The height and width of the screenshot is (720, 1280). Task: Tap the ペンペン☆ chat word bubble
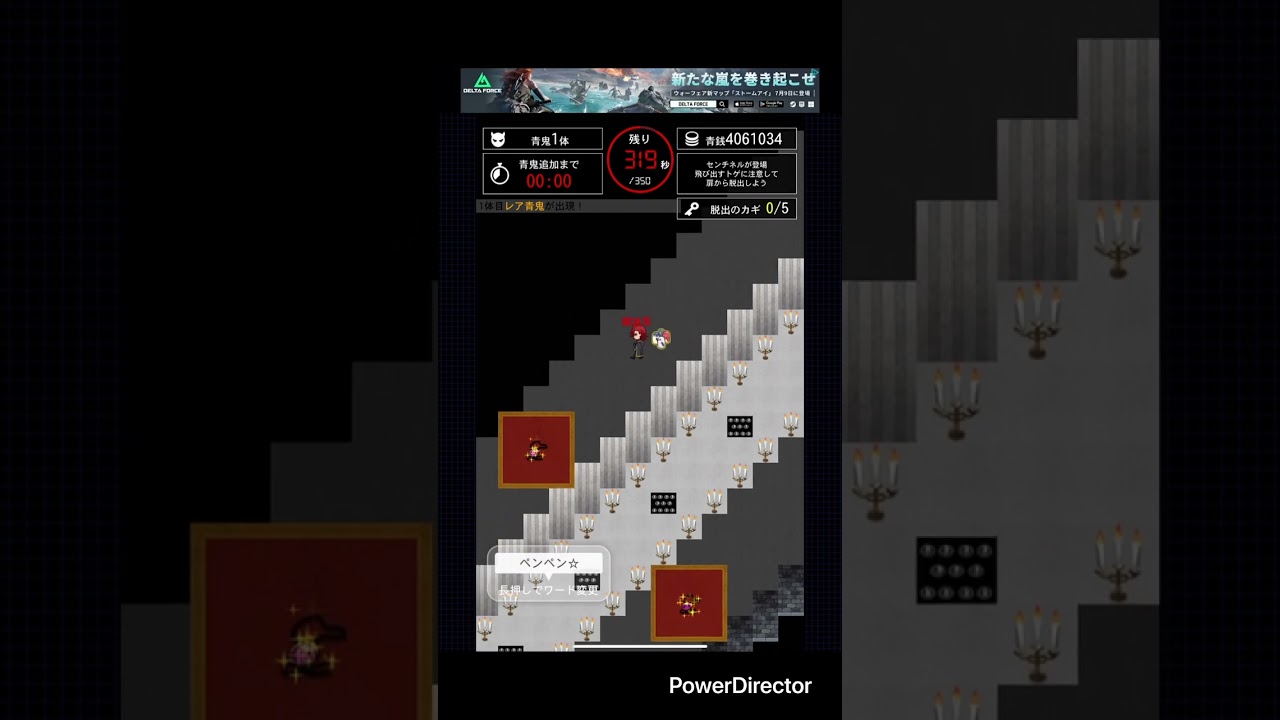pos(549,564)
